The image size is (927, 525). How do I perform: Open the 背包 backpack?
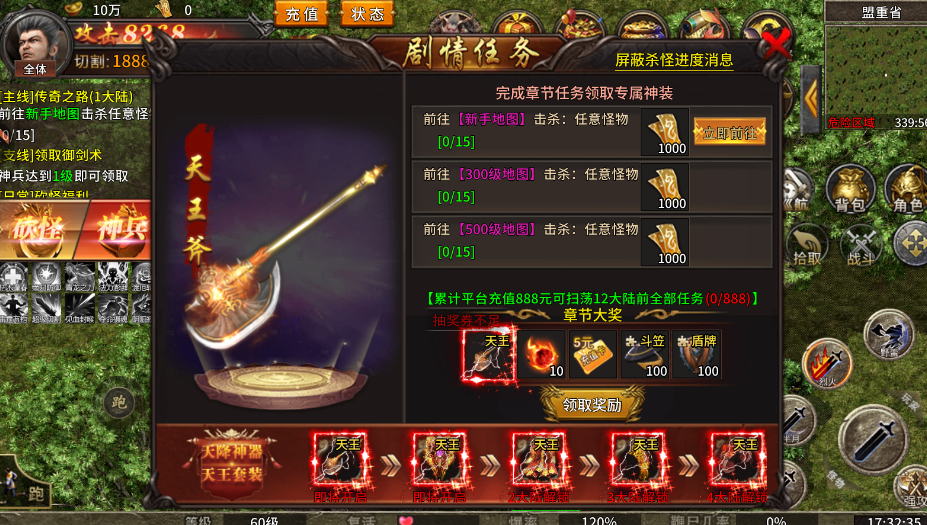click(x=850, y=188)
